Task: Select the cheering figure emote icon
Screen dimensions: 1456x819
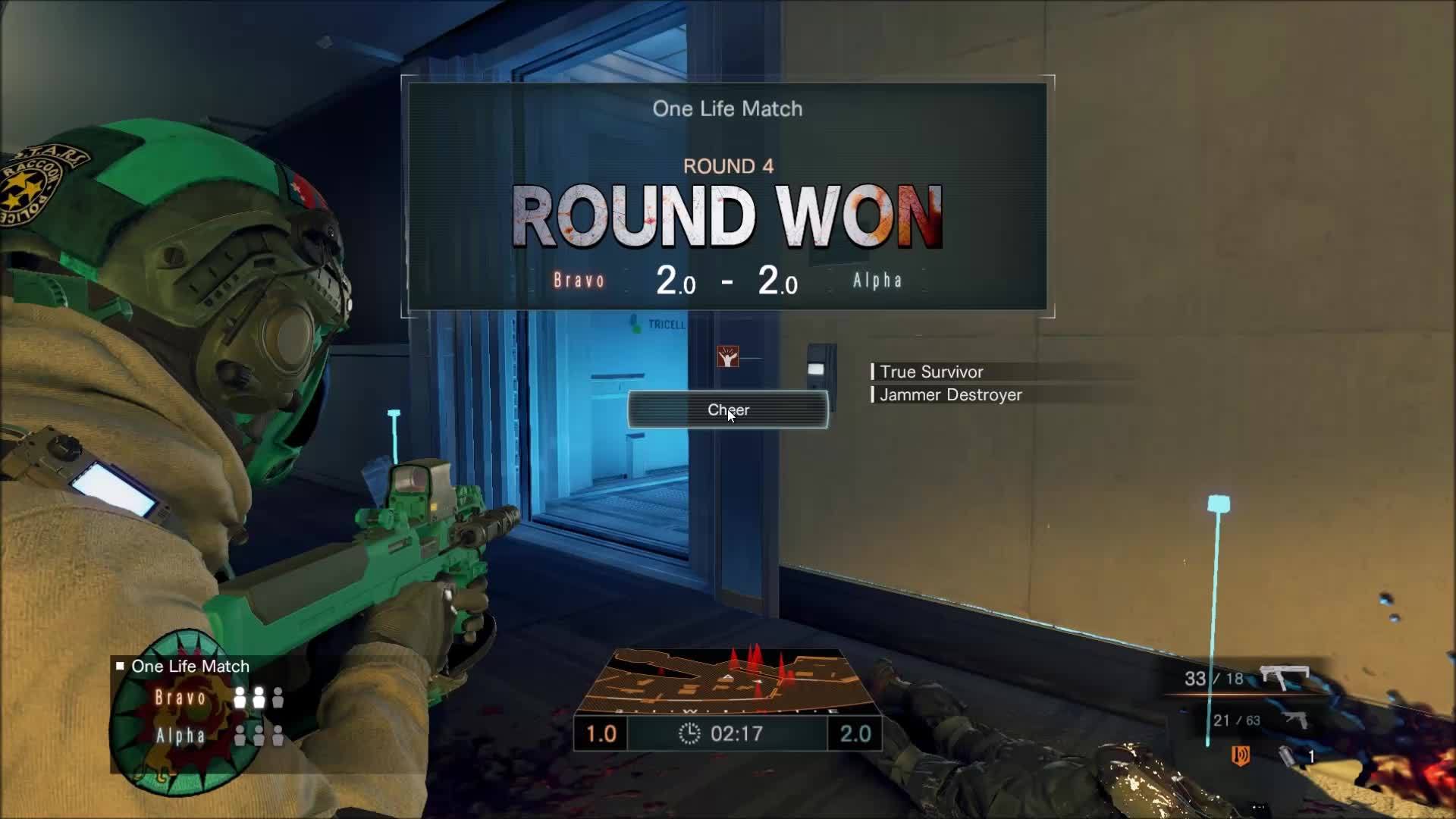Action: [728, 356]
